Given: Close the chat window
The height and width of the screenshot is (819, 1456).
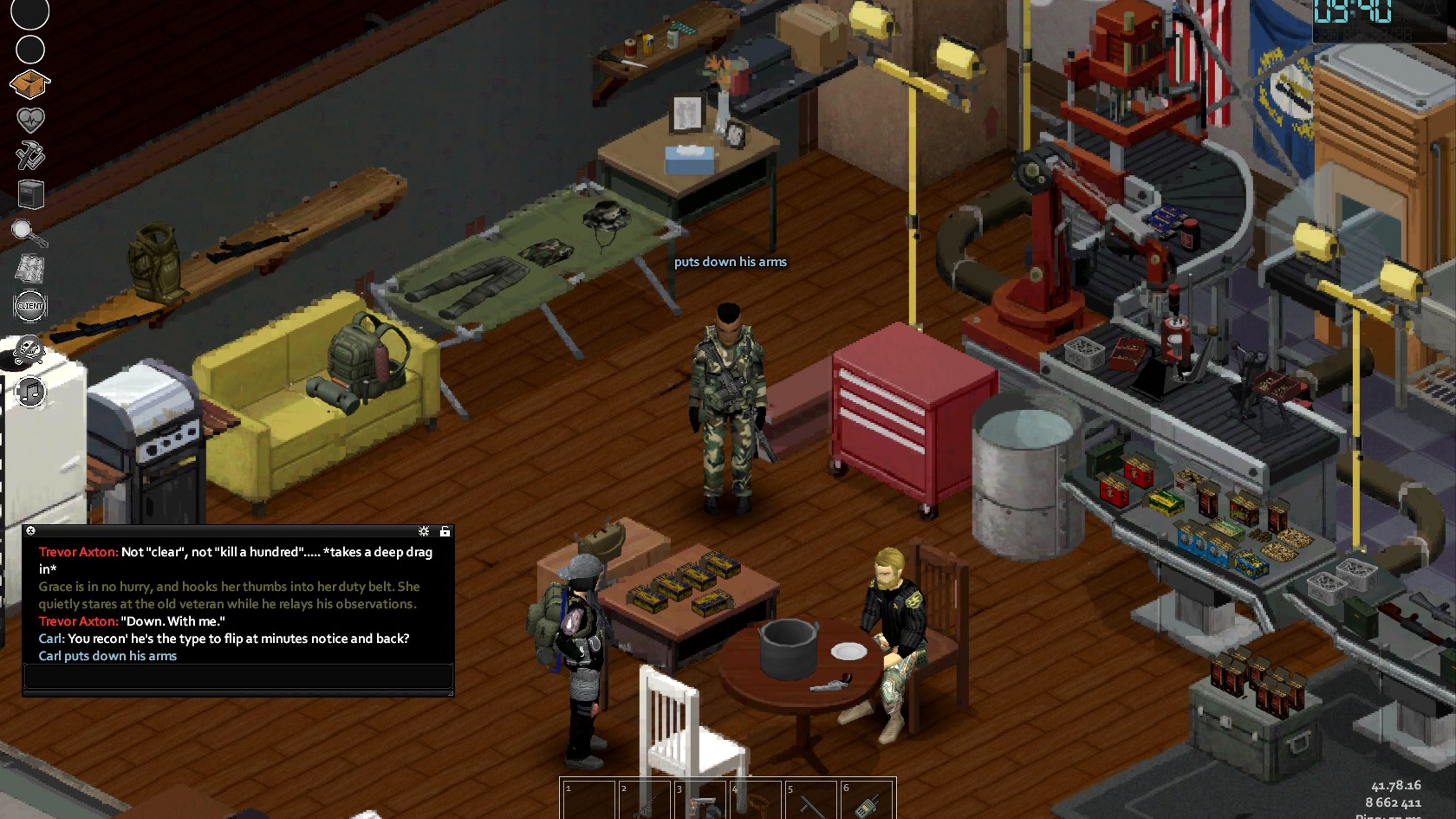Looking at the screenshot, I should point(31,531).
